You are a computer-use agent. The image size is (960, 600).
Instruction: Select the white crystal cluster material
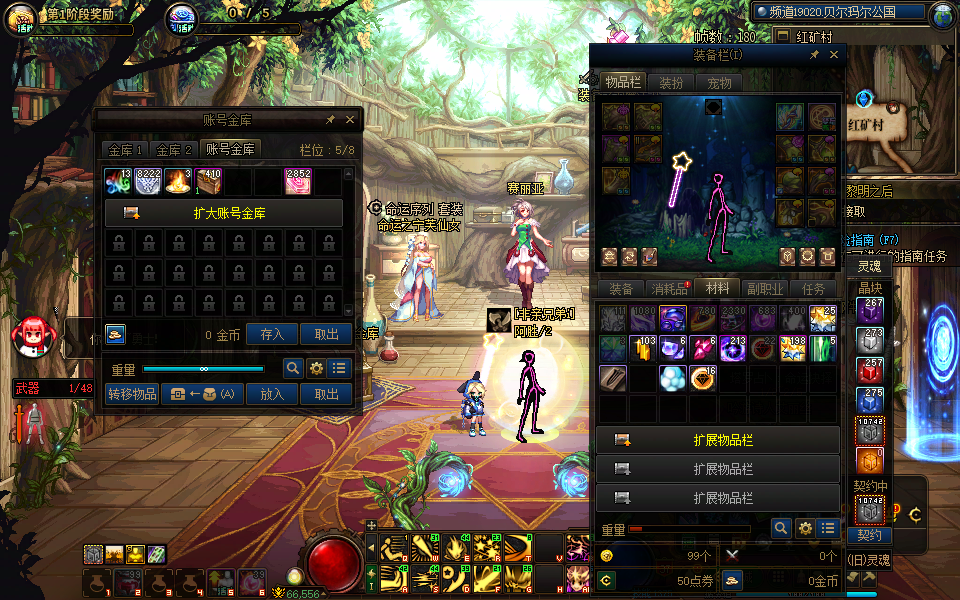[672, 378]
